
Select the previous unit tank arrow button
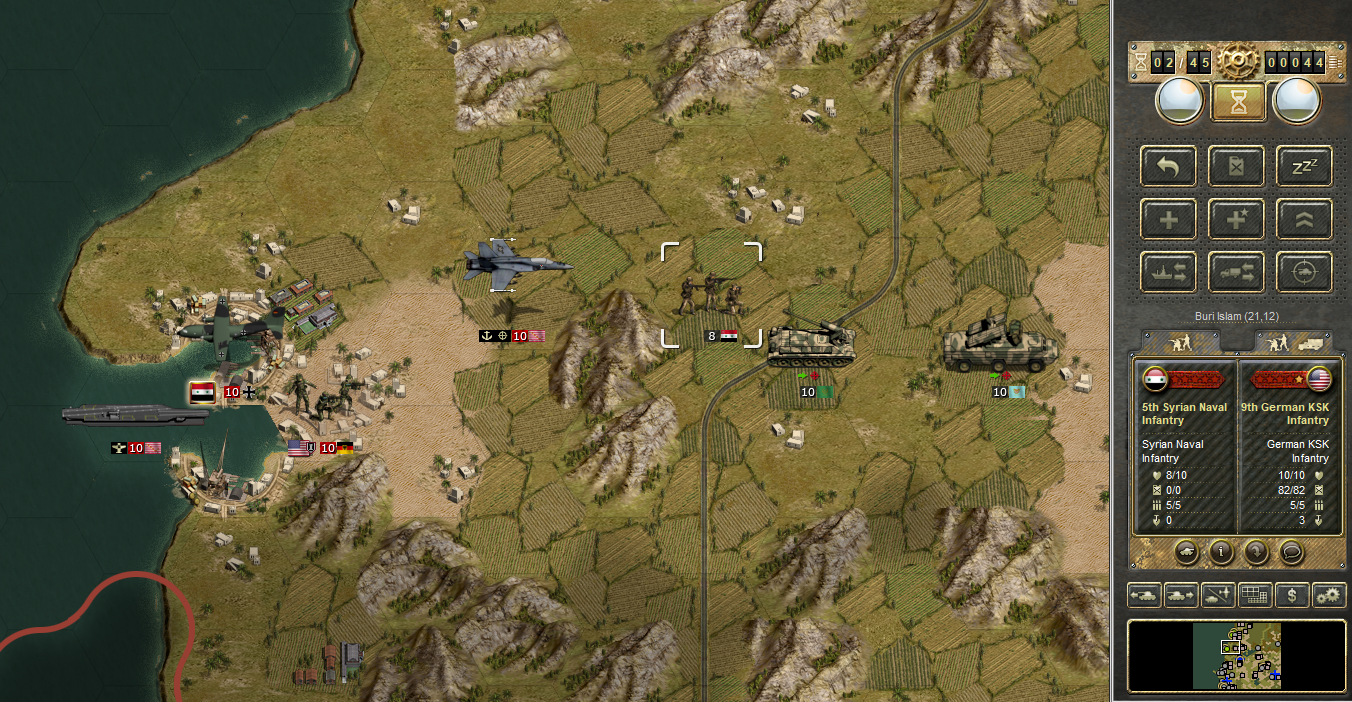[x=1145, y=595]
